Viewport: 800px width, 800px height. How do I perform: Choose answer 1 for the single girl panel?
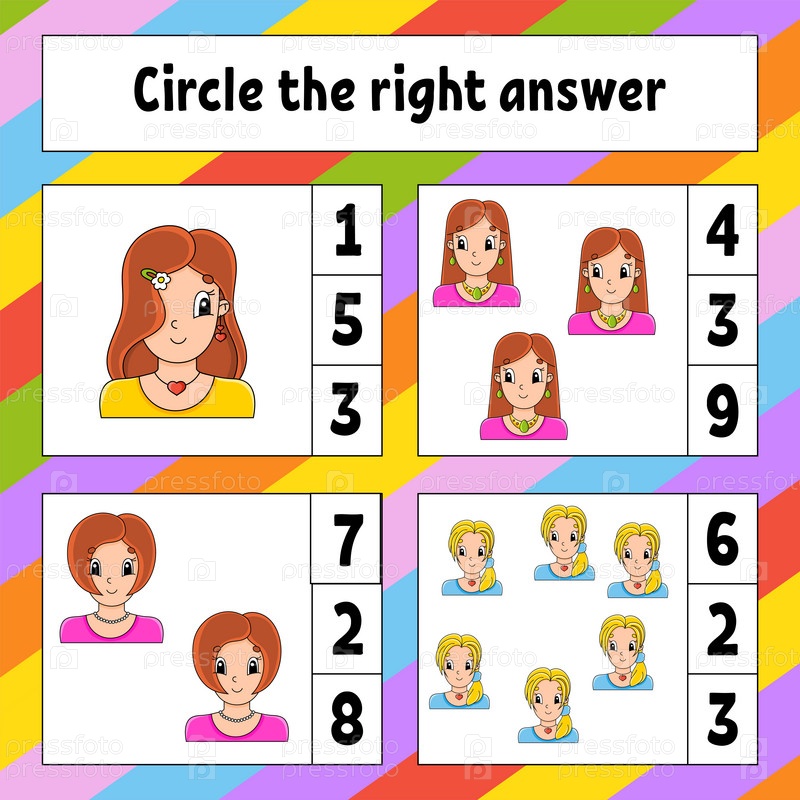[346, 232]
